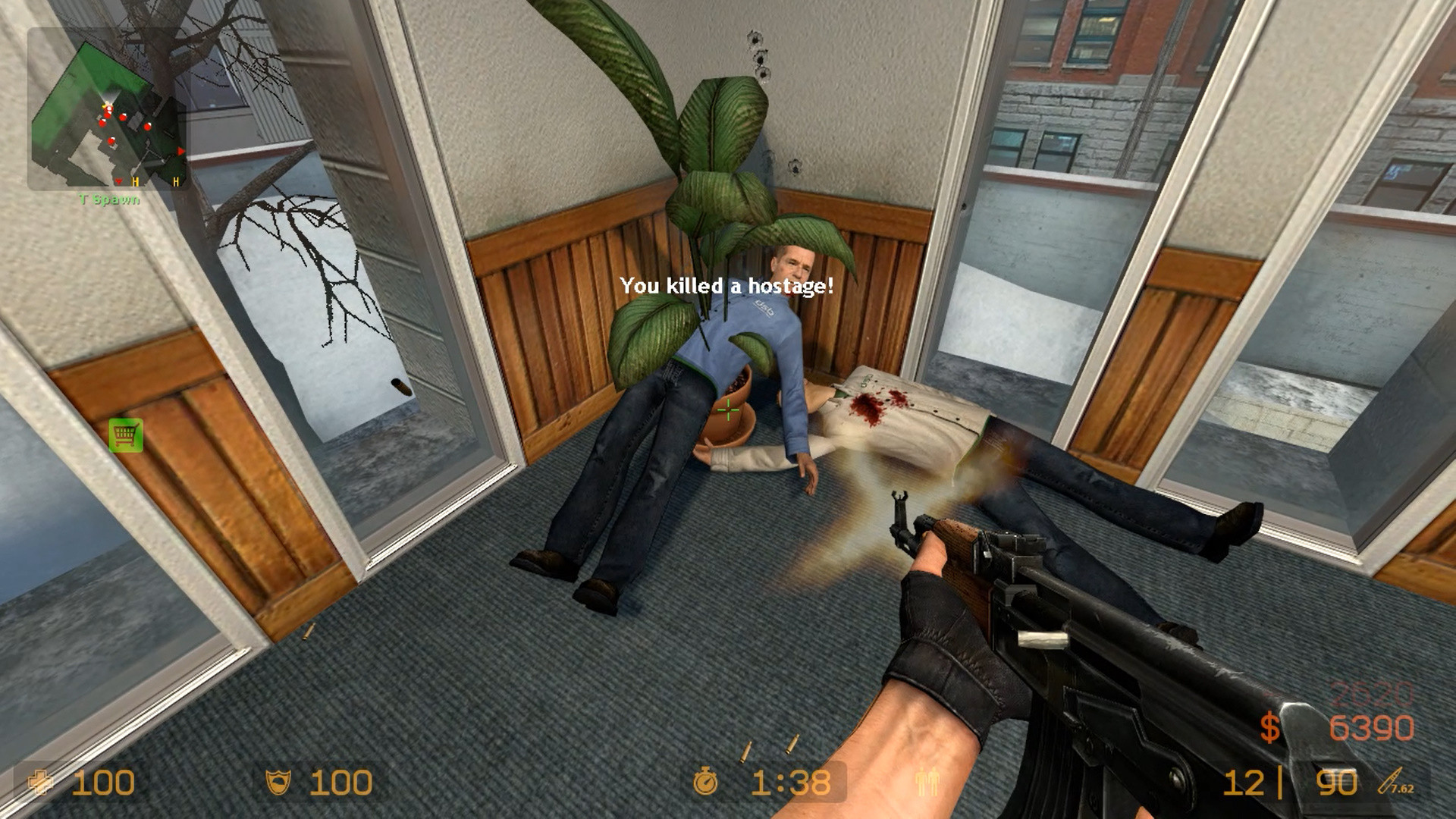Select the T Spawn text under the radar
Screen dimensions: 1456x819
point(108,198)
